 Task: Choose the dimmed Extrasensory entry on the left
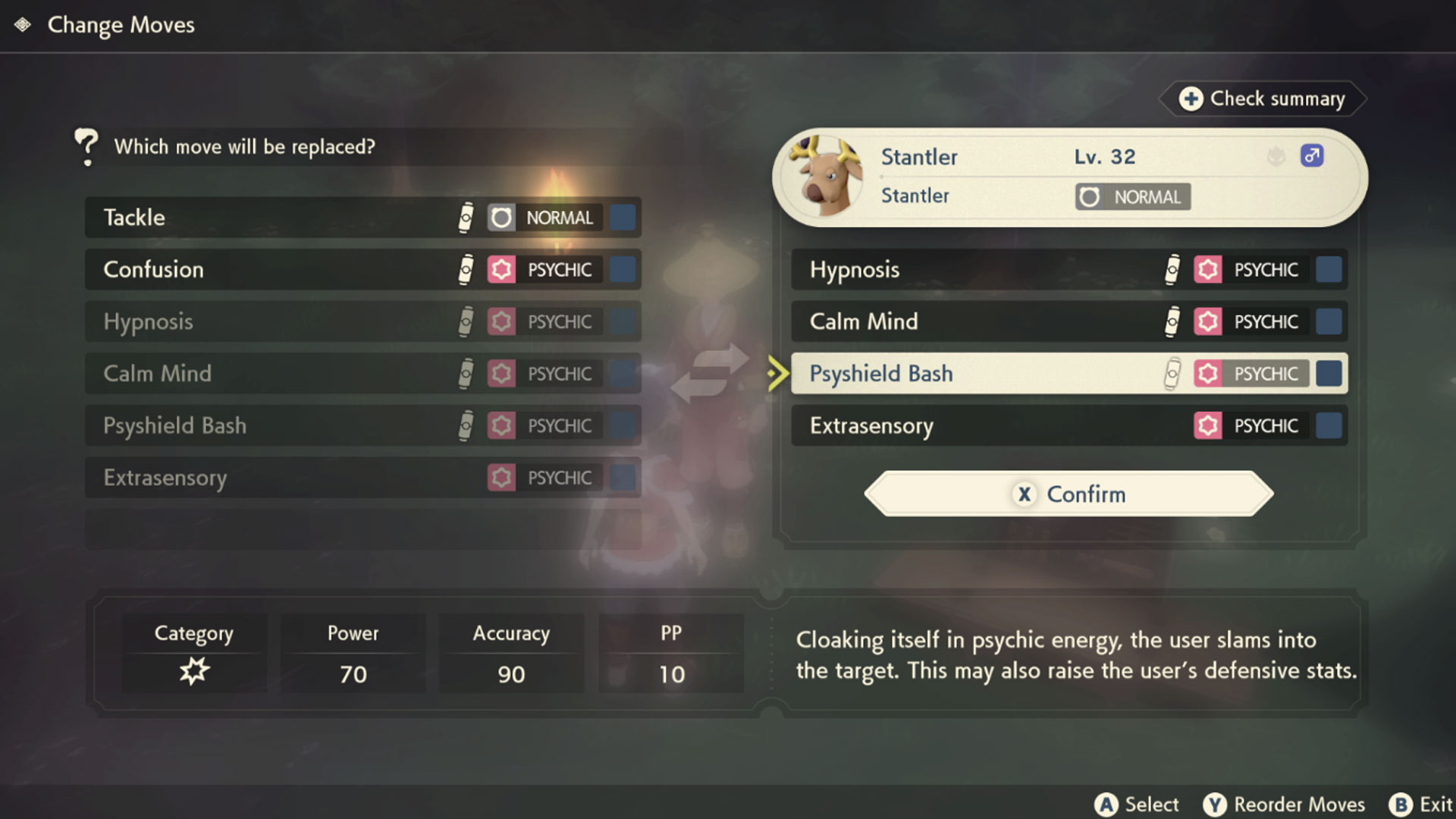pyautogui.click(x=362, y=478)
